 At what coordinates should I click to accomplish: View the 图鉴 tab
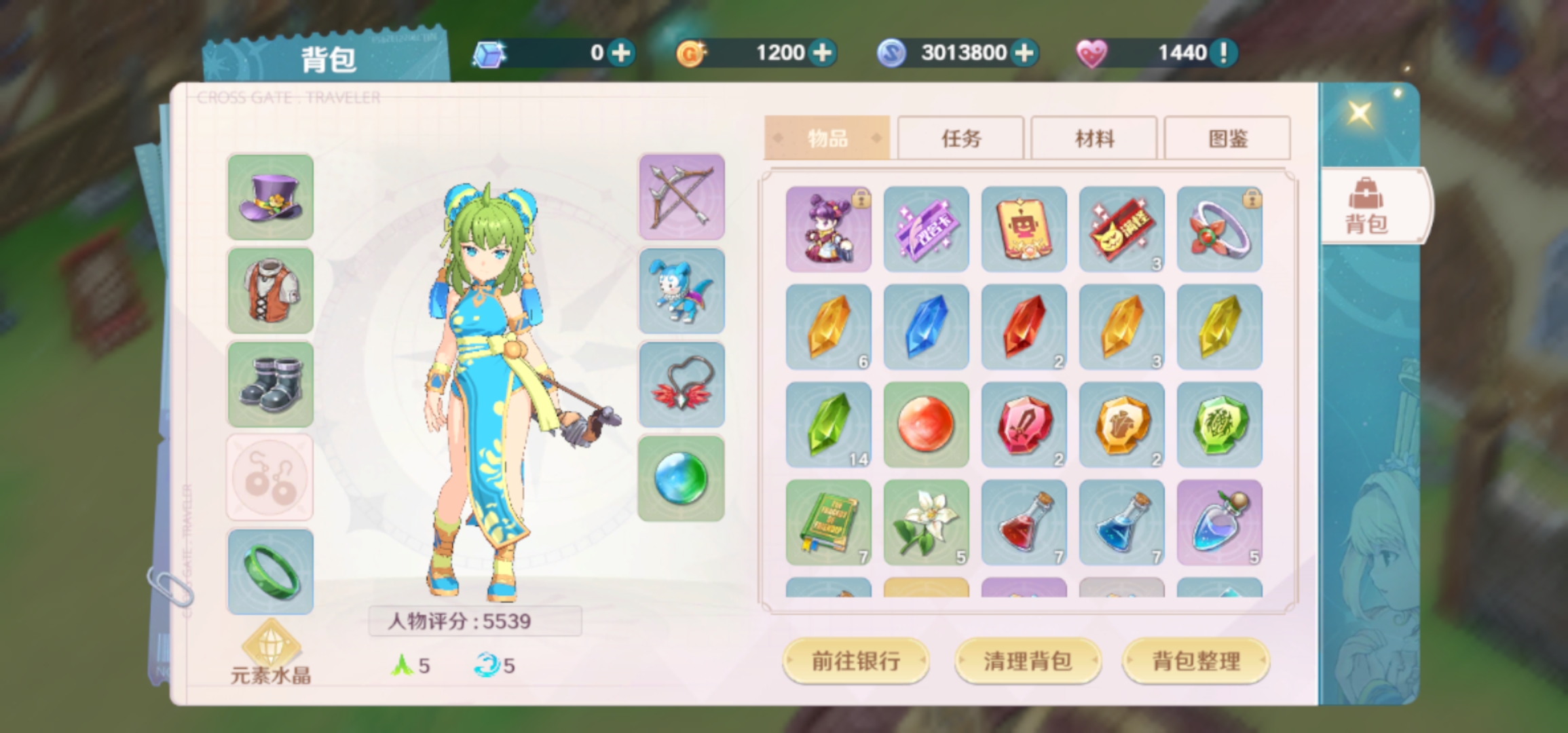click(1227, 138)
